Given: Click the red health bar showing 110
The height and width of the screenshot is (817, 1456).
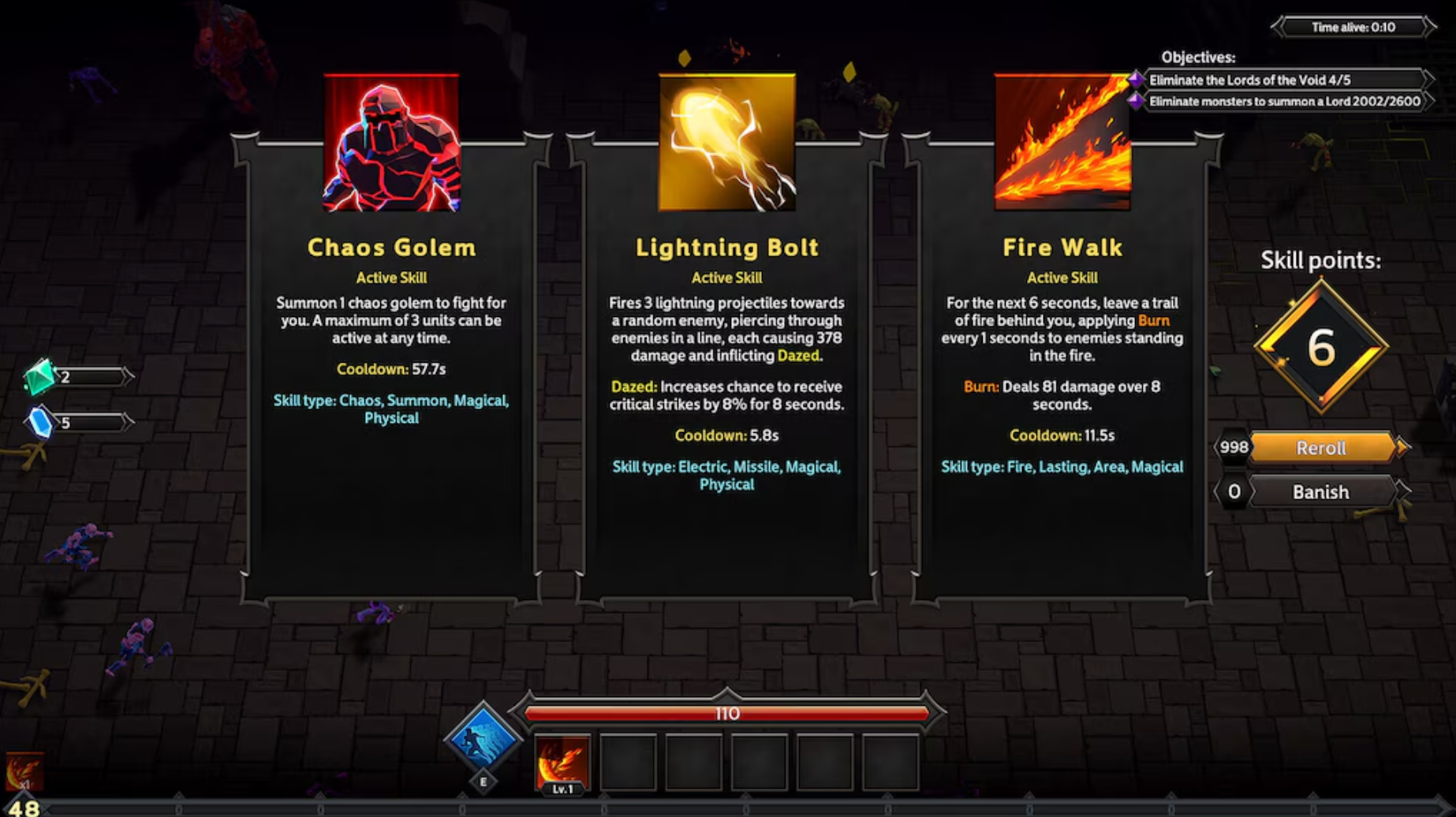Looking at the screenshot, I should (x=726, y=713).
